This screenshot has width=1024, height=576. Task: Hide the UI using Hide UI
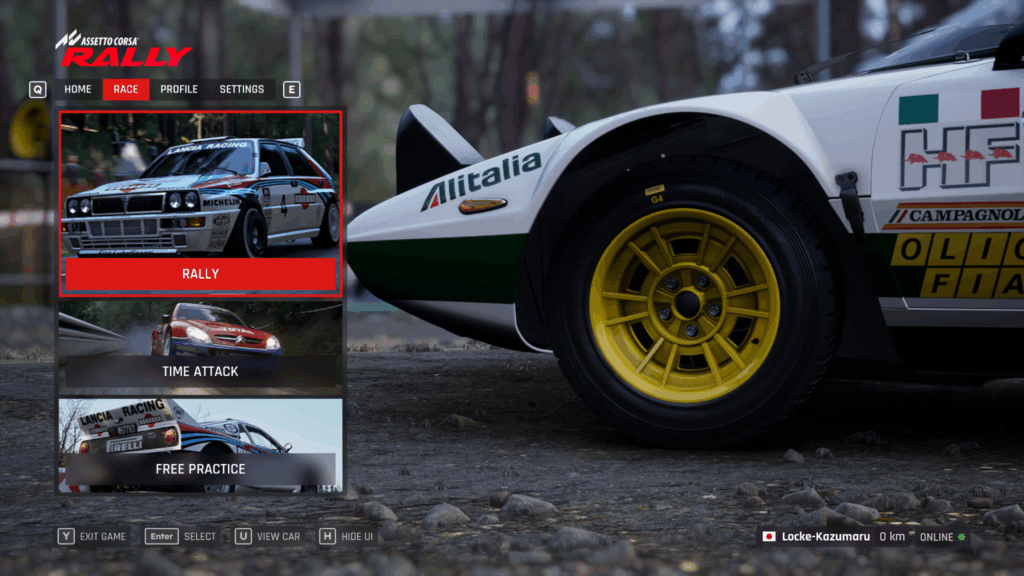[x=346, y=536]
